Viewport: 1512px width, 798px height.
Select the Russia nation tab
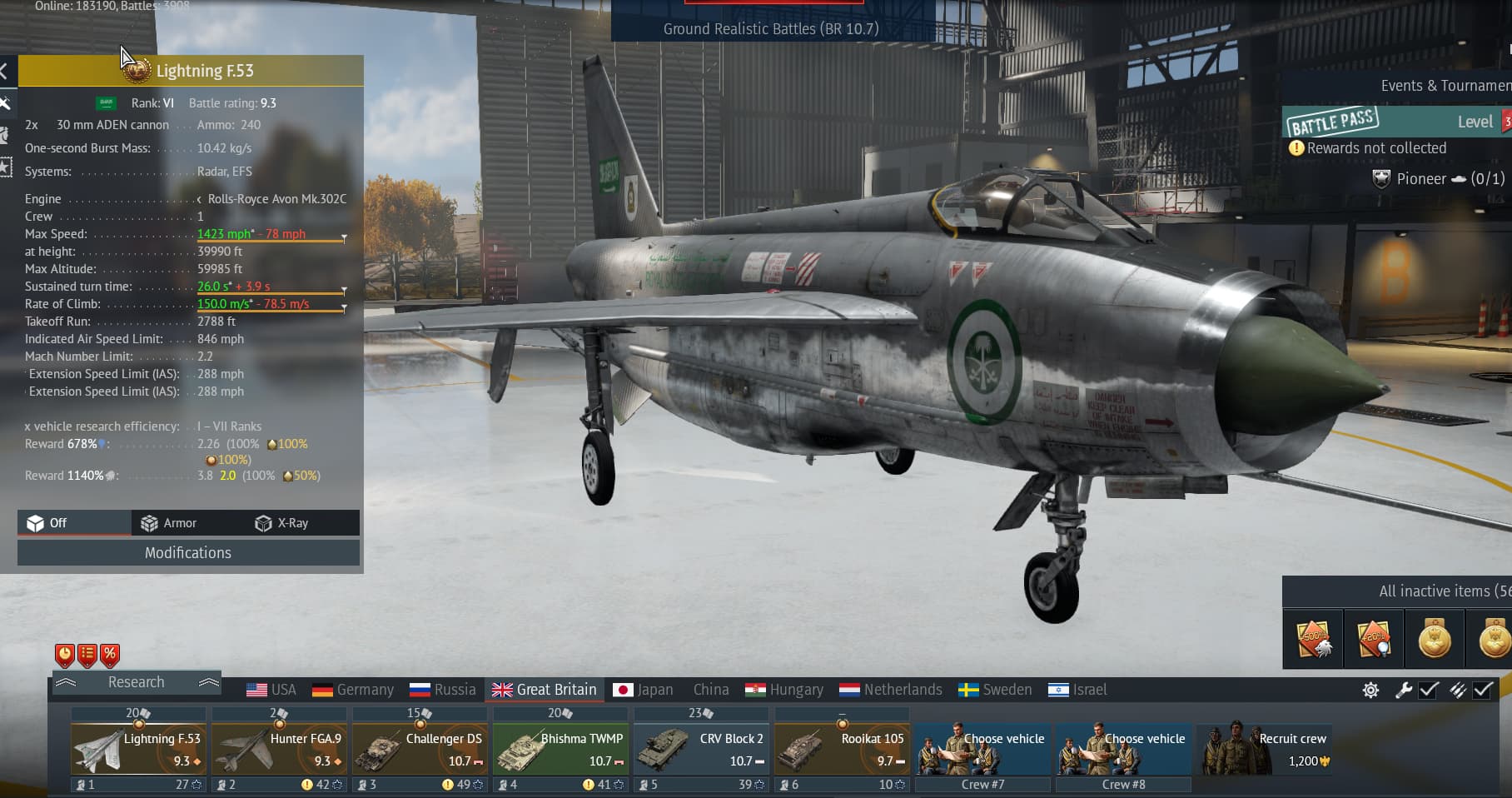pos(443,690)
